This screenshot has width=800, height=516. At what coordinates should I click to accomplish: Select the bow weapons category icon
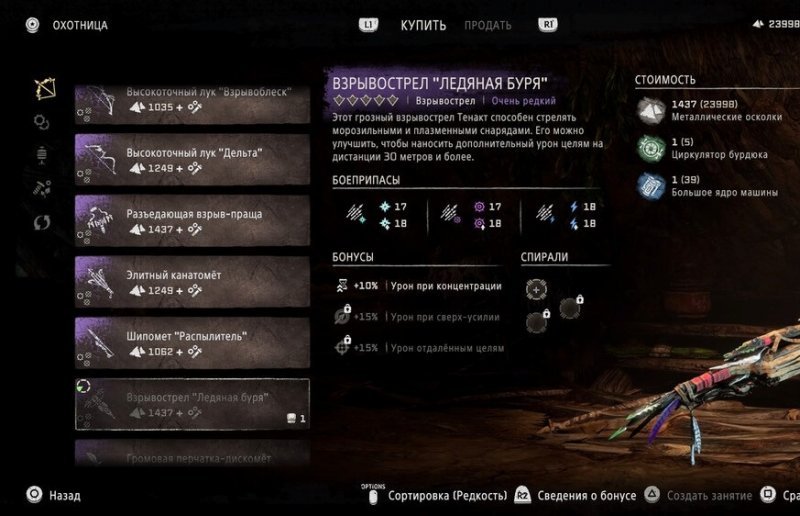coord(43,88)
